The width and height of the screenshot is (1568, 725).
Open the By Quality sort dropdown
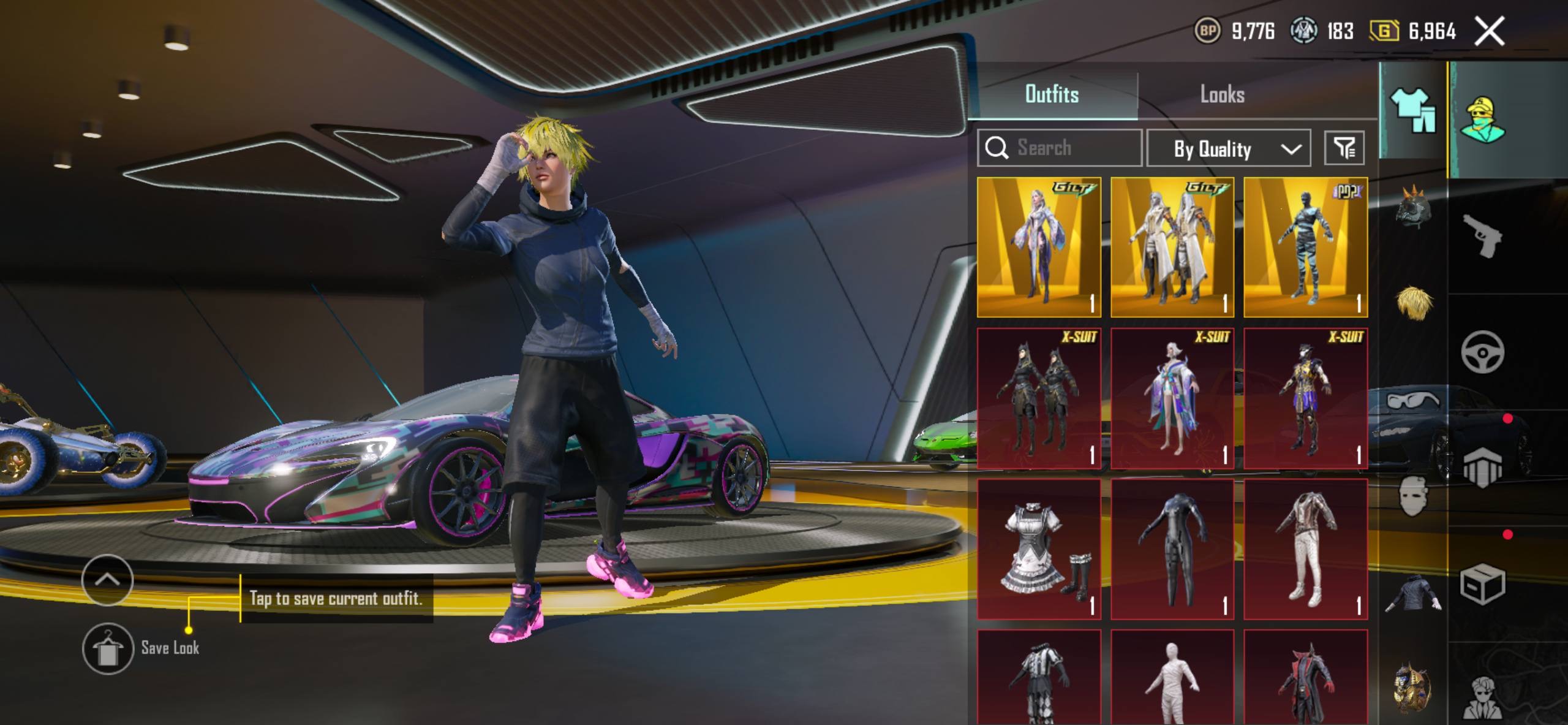point(1228,148)
